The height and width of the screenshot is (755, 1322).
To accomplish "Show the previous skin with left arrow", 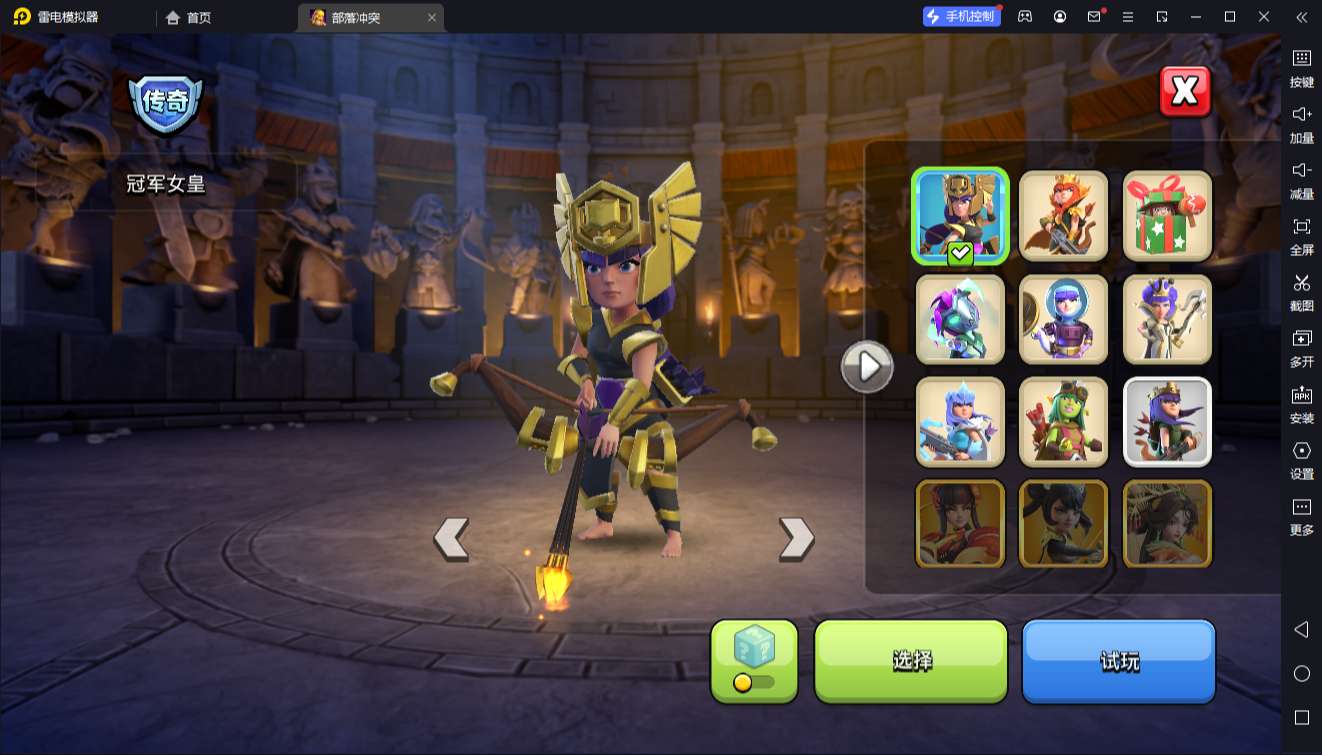I will point(451,539).
